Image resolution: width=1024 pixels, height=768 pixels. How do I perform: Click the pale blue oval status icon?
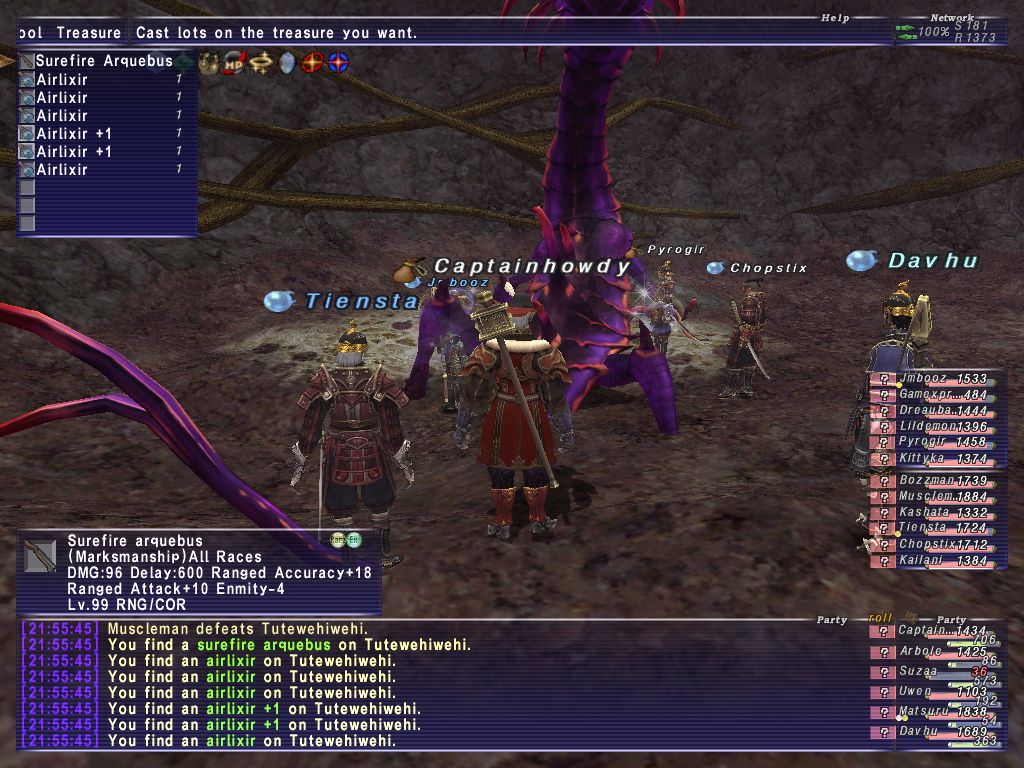coord(287,62)
